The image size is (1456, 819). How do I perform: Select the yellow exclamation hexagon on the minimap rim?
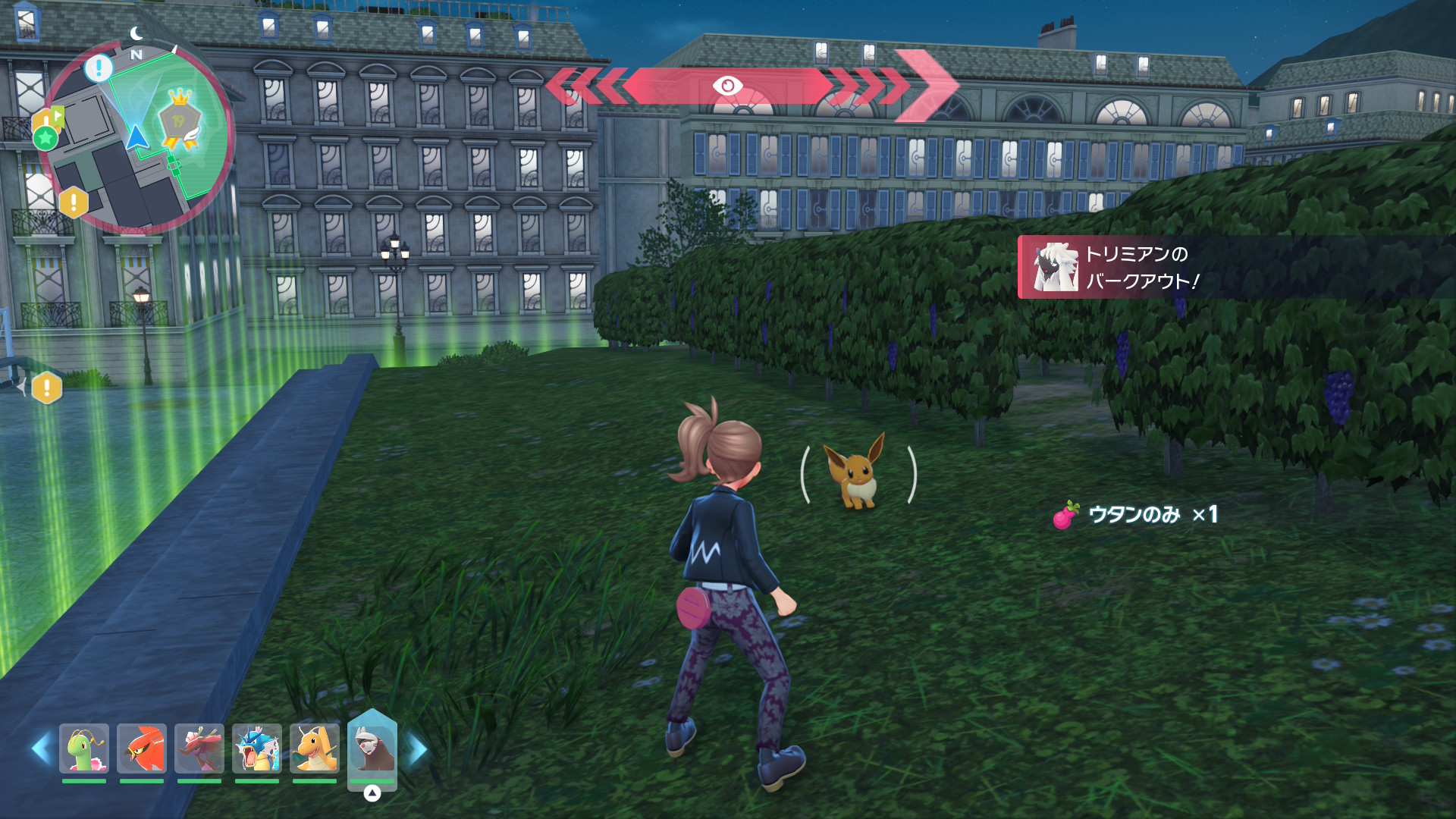(x=74, y=202)
